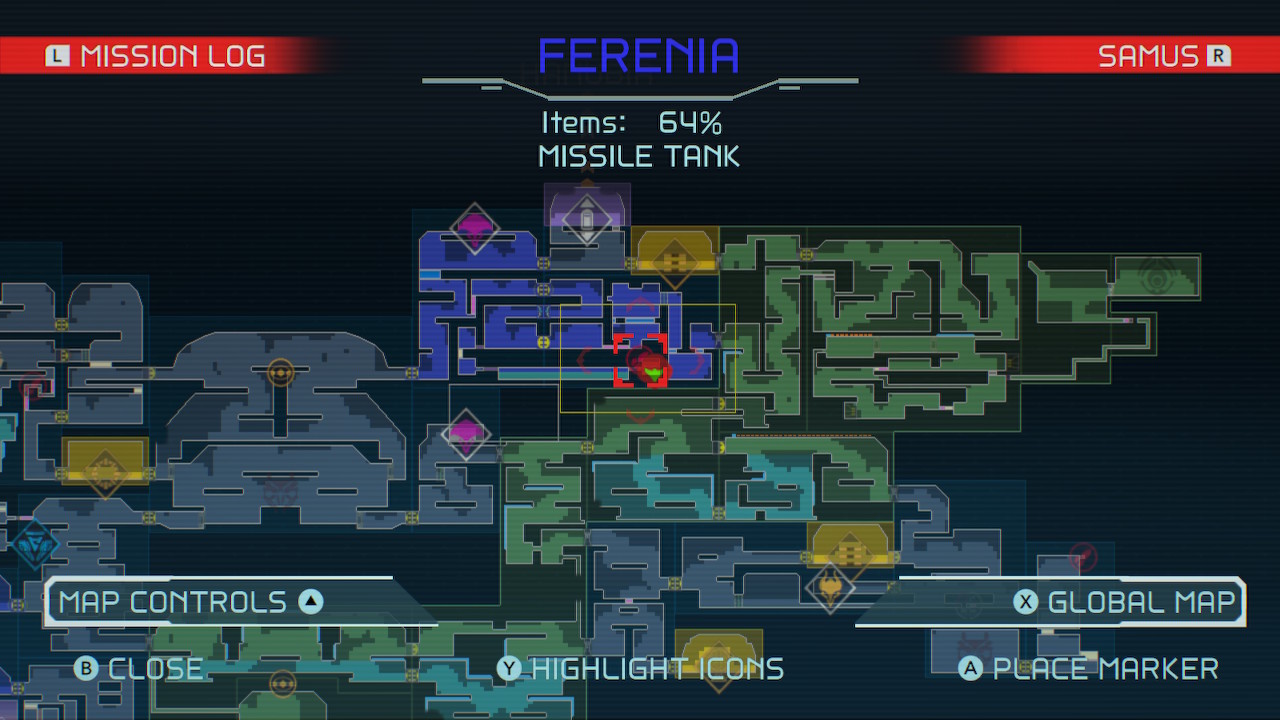Click the Map Controls up arrow
The height and width of the screenshot is (720, 1280).
pos(311,601)
